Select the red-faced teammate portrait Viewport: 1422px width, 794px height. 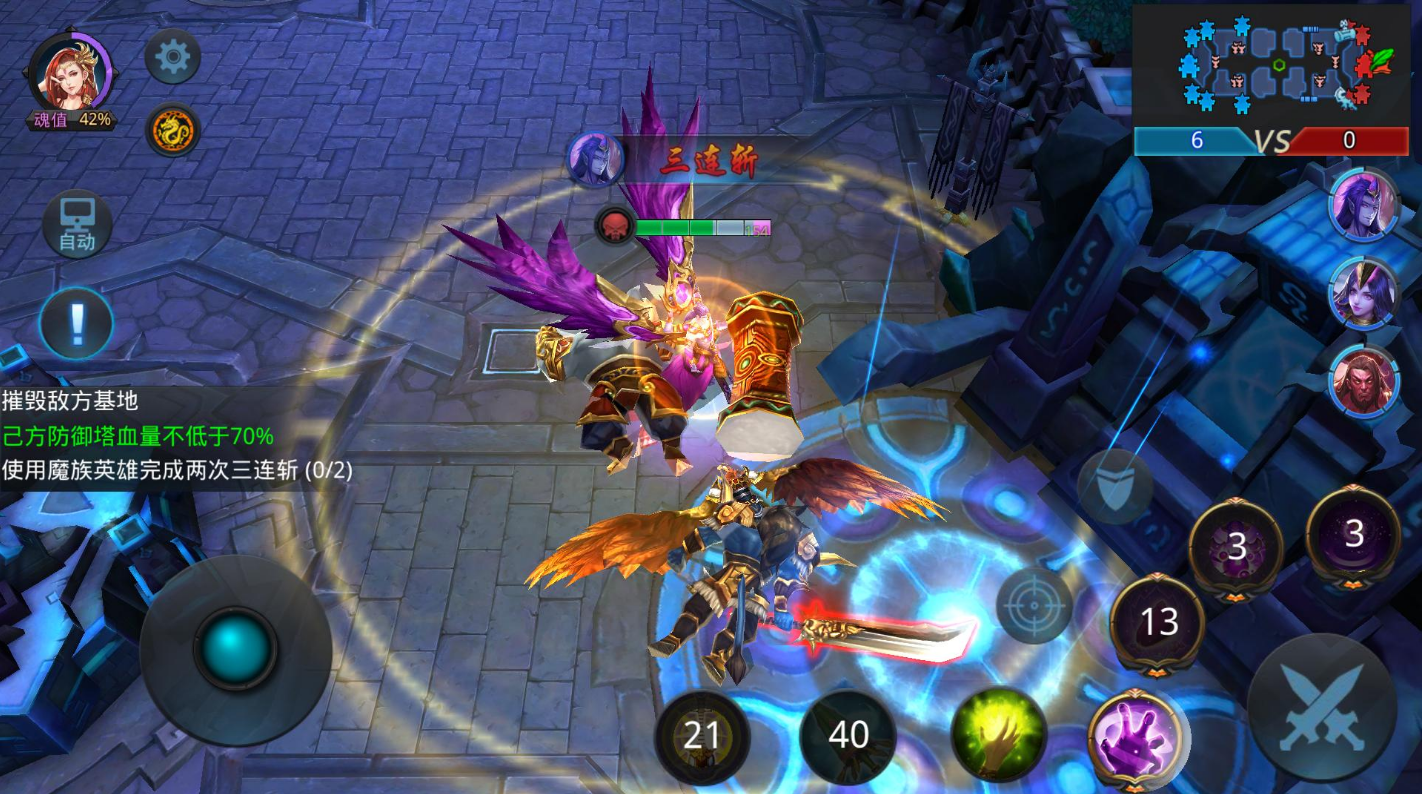1363,381
